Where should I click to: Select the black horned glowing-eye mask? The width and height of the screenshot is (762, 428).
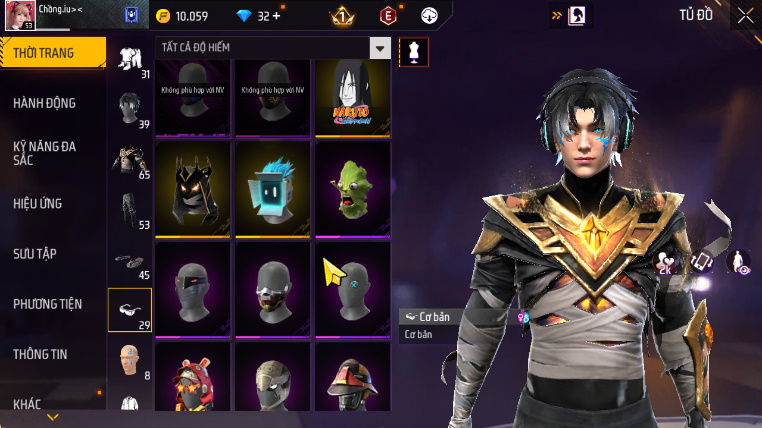click(x=192, y=187)
